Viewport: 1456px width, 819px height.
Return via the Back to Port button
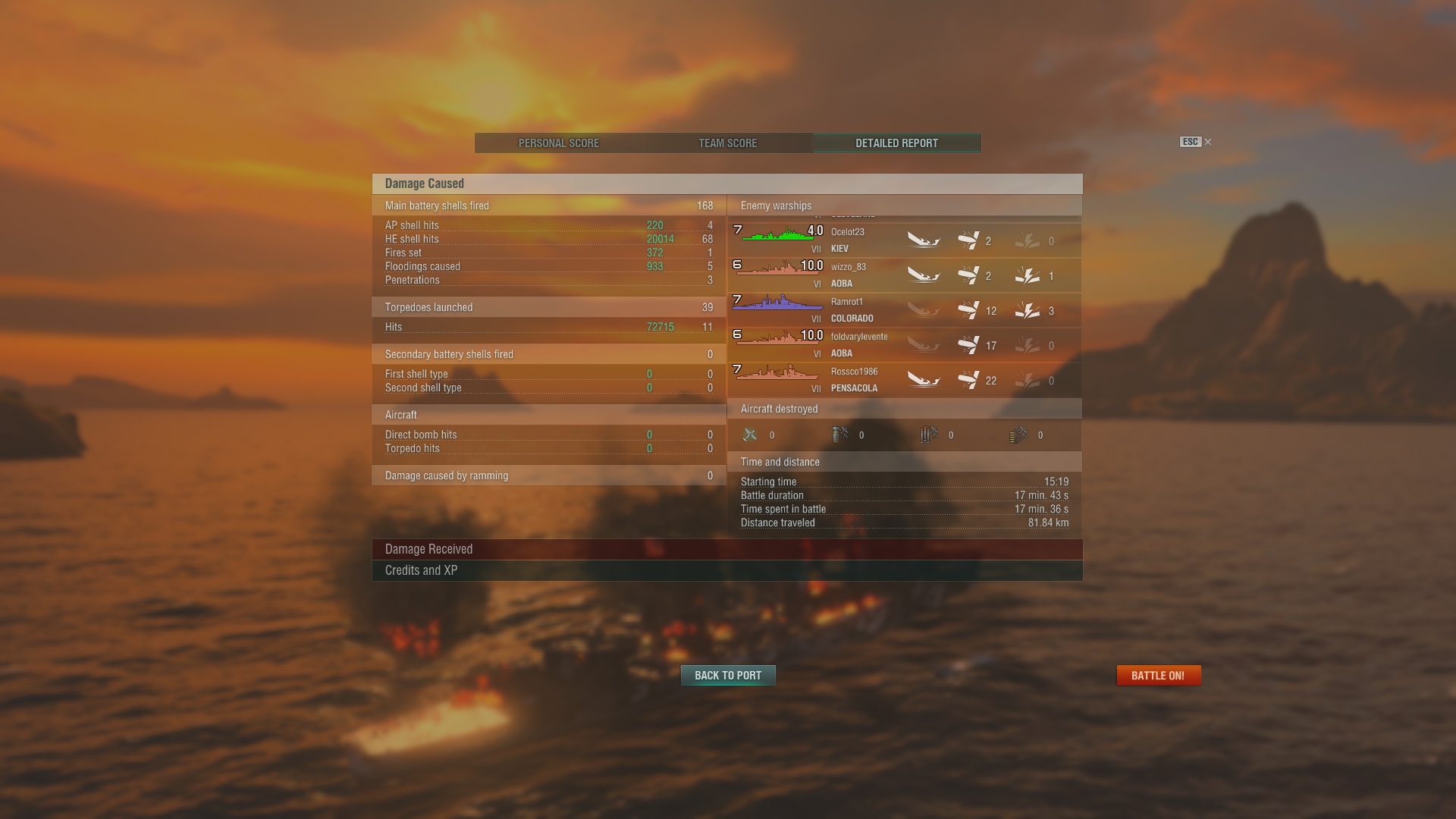pyautogui.click(x=728, y=676)
